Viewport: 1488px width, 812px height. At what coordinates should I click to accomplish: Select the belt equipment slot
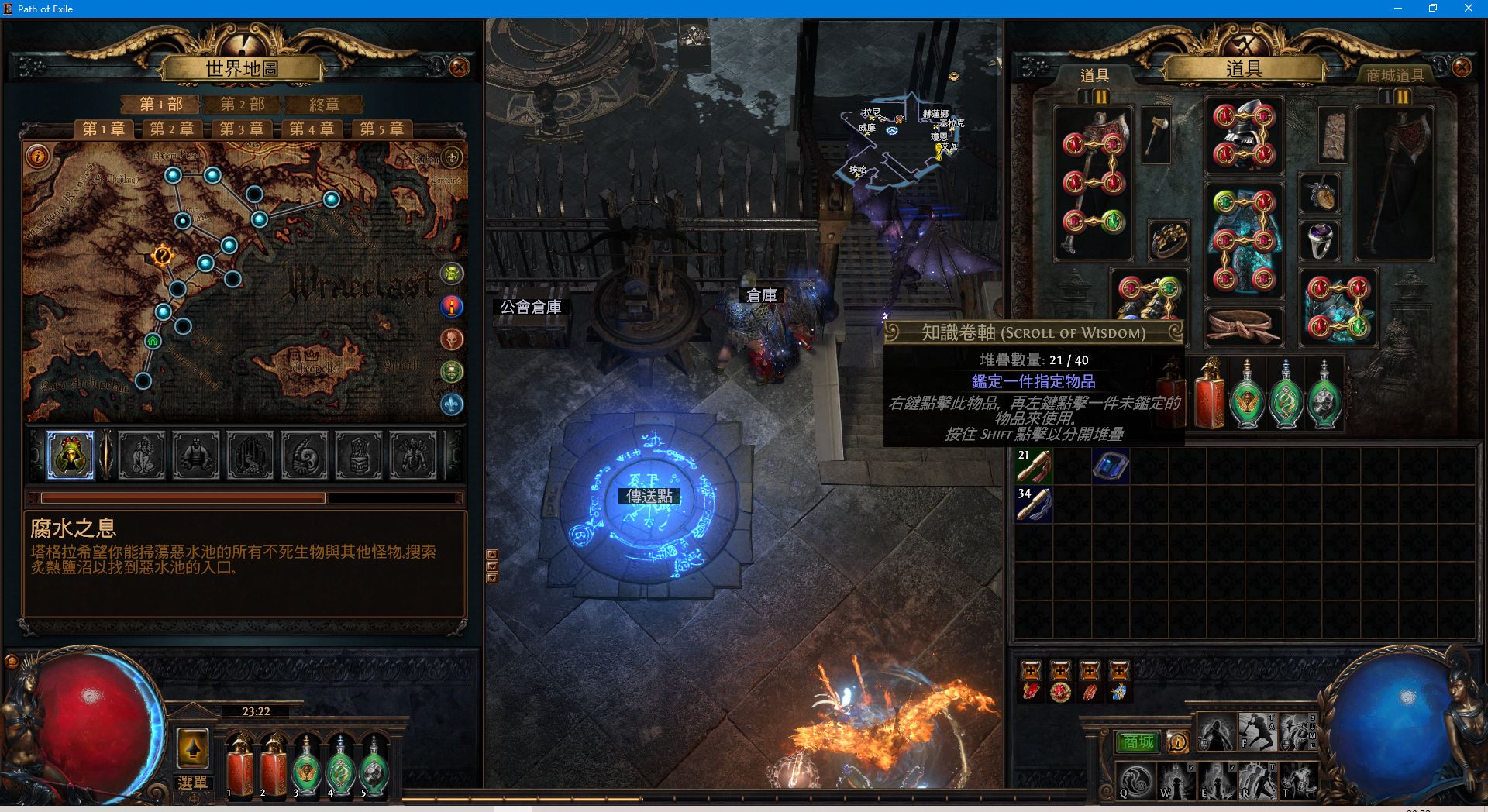[1243, 325]
